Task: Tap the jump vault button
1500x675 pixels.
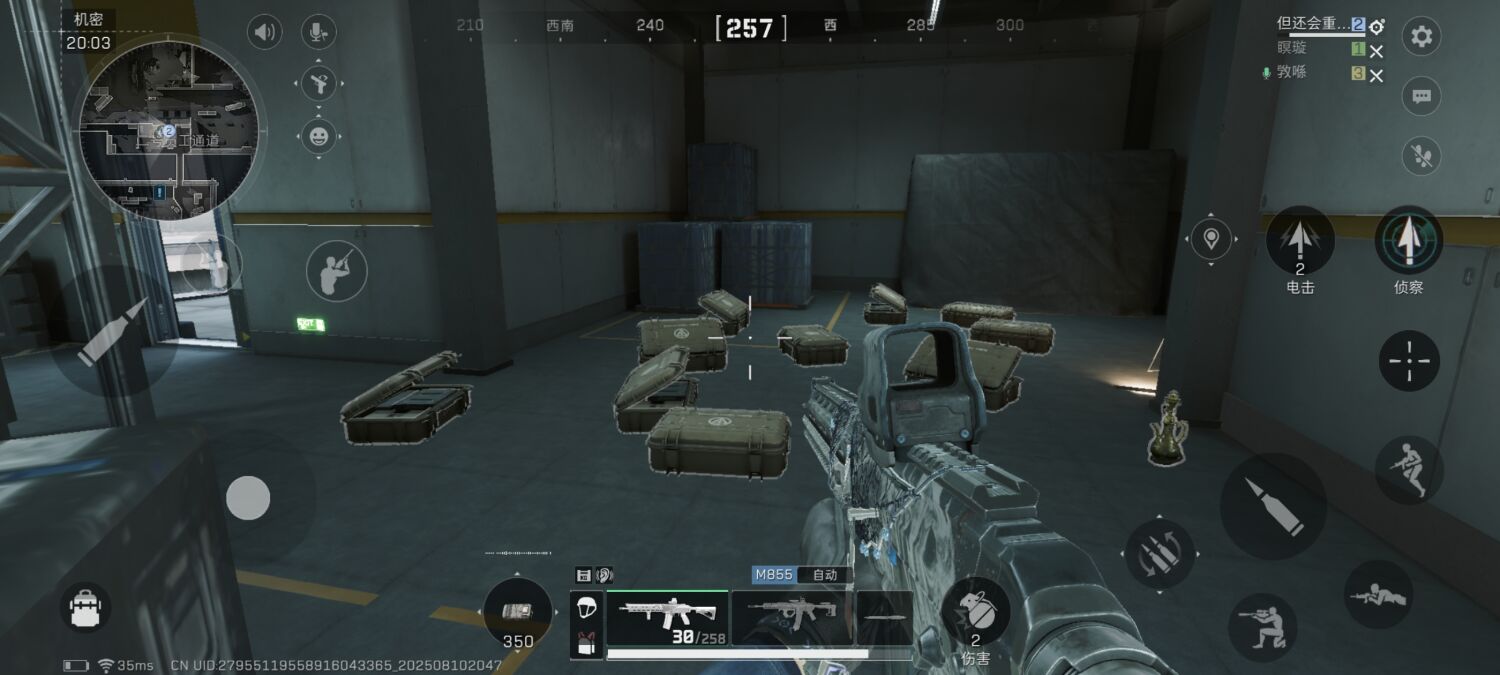Action: [x=1409, y=469]
